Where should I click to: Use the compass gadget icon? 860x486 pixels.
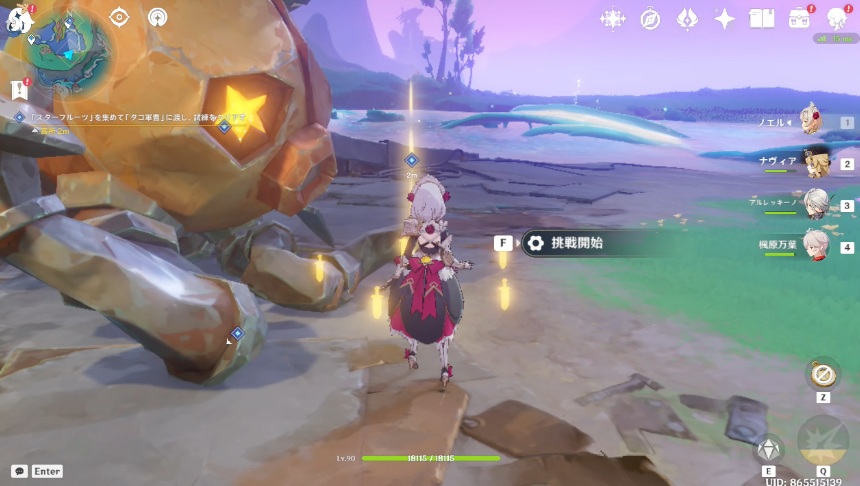tap(822, 373)
